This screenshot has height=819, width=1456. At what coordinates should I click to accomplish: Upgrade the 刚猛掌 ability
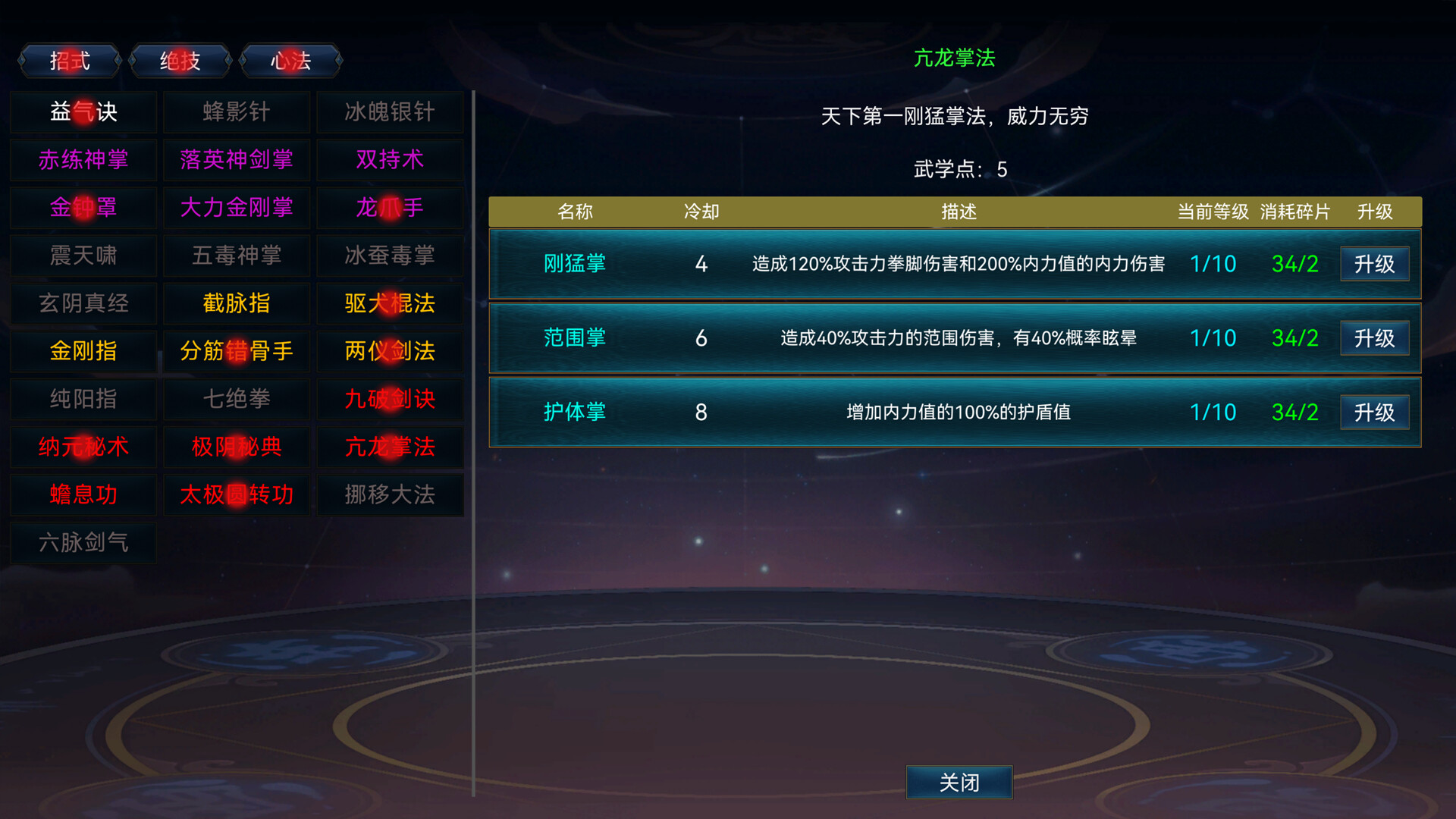[x=1374, y=263]
